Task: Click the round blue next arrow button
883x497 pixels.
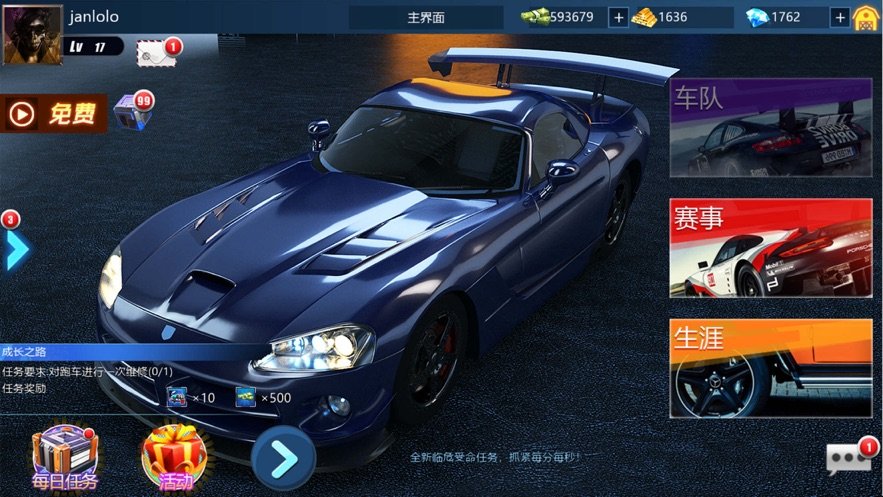Action: (284, 458)
